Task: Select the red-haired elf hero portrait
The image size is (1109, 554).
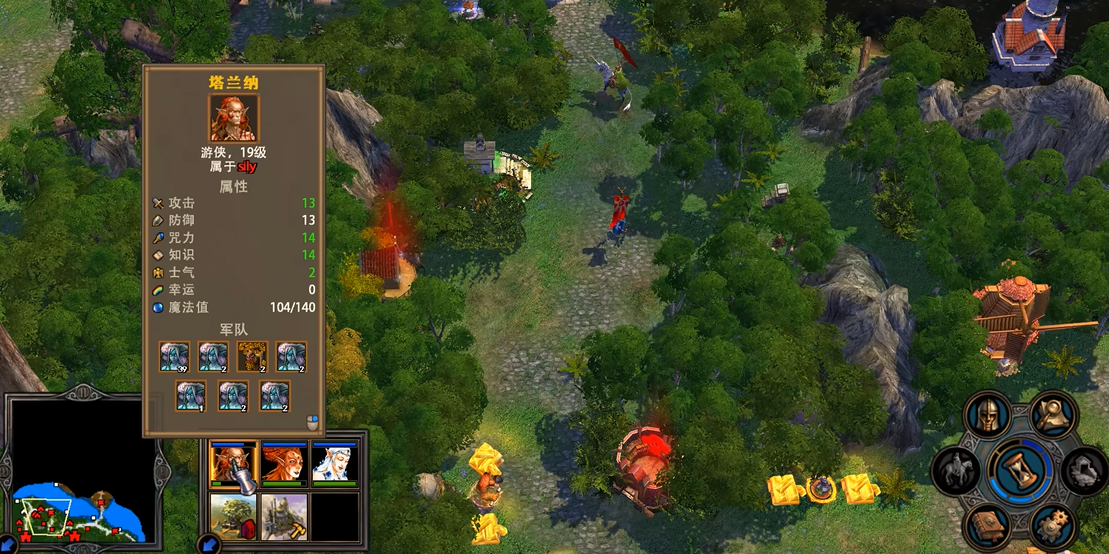Action: pos(284,465)
